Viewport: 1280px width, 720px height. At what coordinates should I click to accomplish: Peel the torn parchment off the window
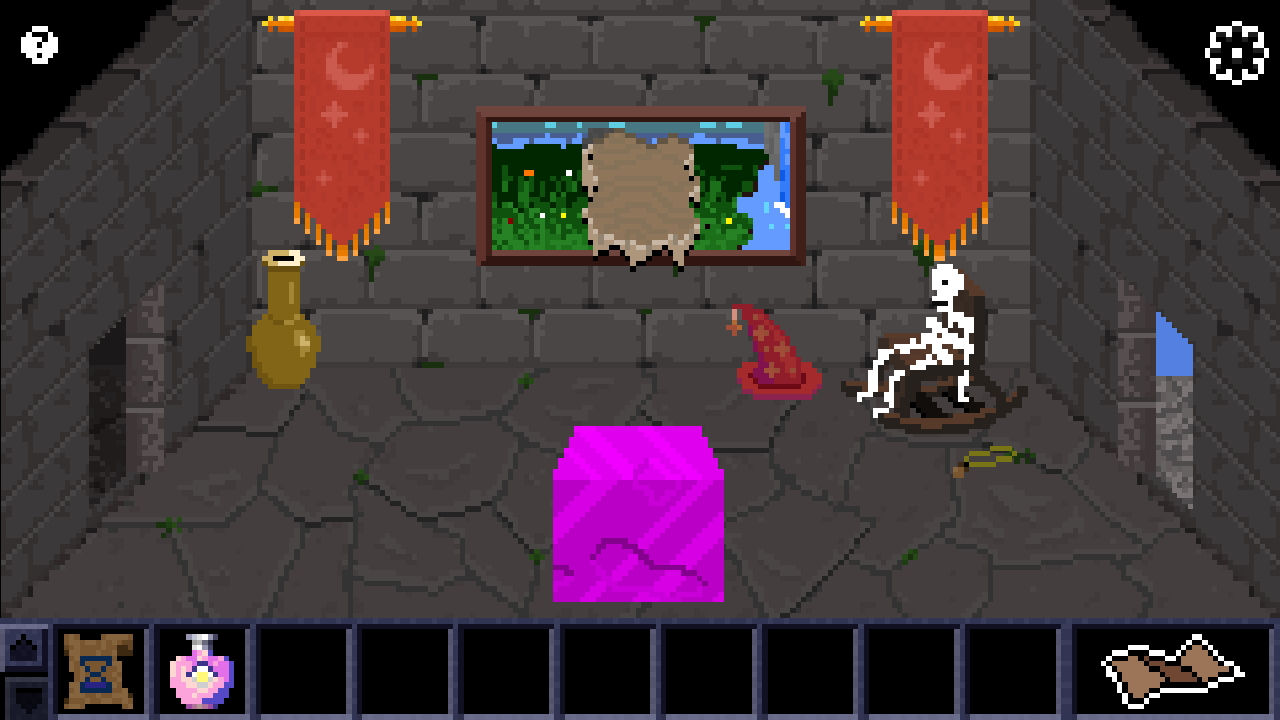tap(637, 195)
